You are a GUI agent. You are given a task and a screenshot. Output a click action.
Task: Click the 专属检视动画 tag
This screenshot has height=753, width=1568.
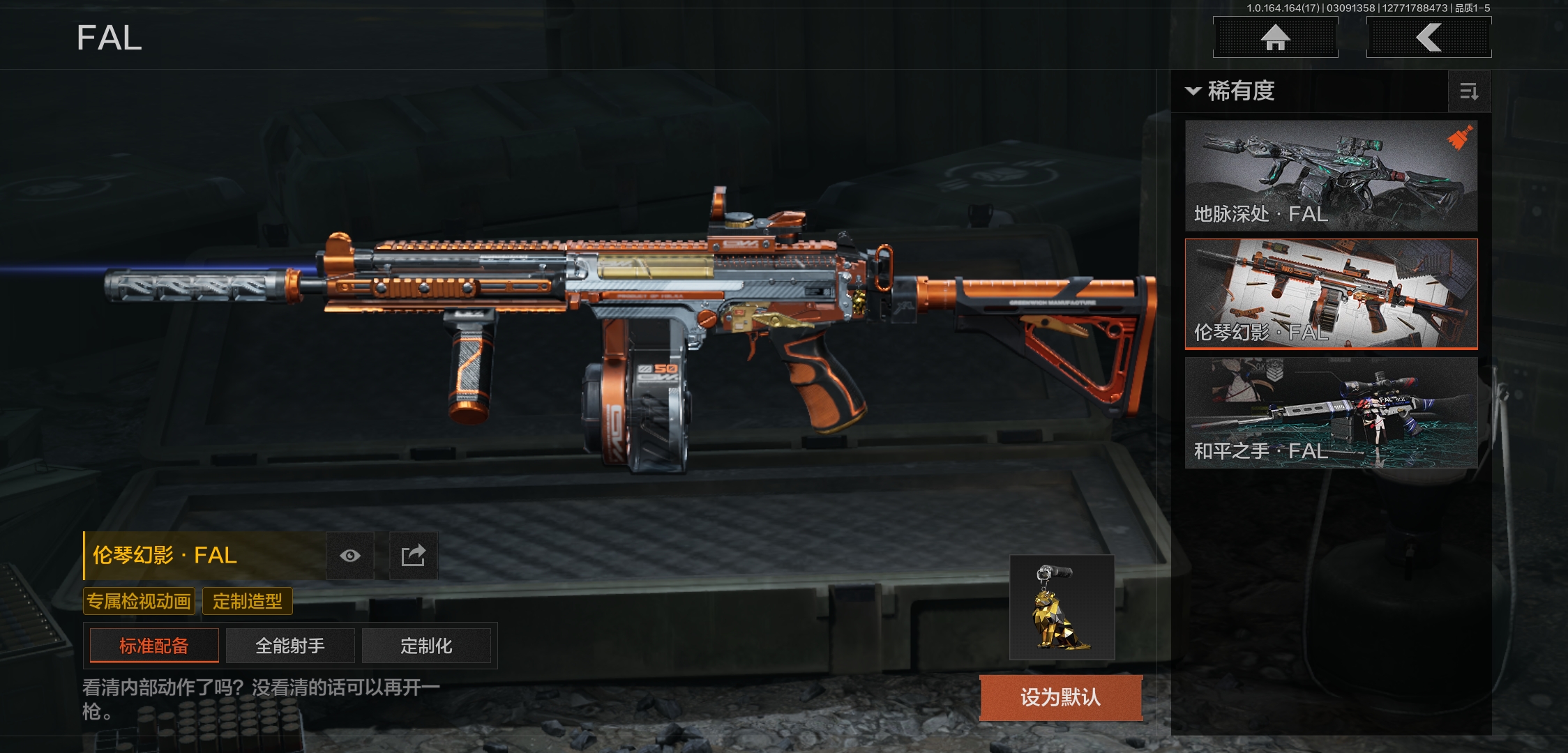[x=139, y=601]
